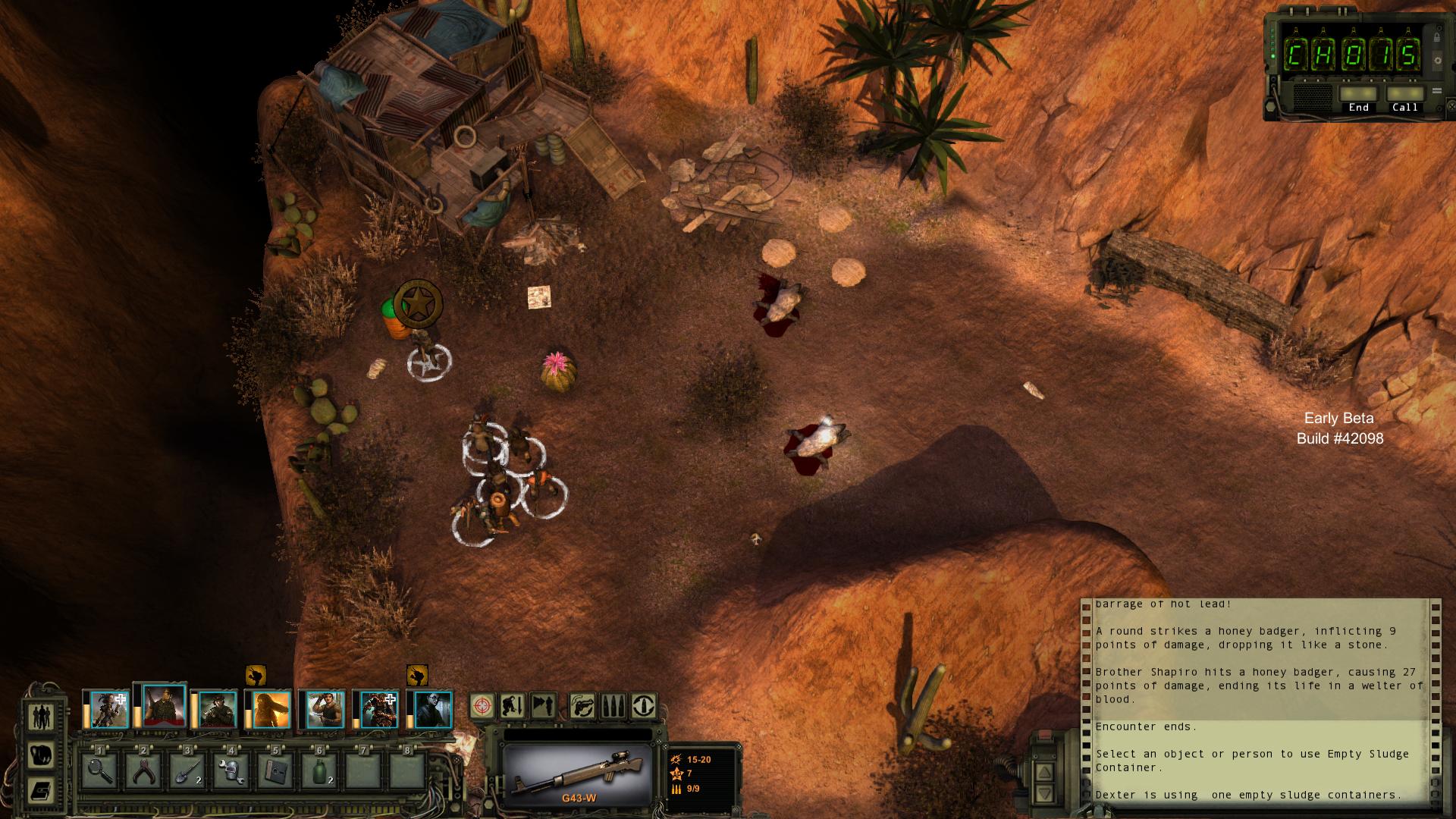
Task: Use the pliers in hotbar slot 2
Action: coord(145,770)
